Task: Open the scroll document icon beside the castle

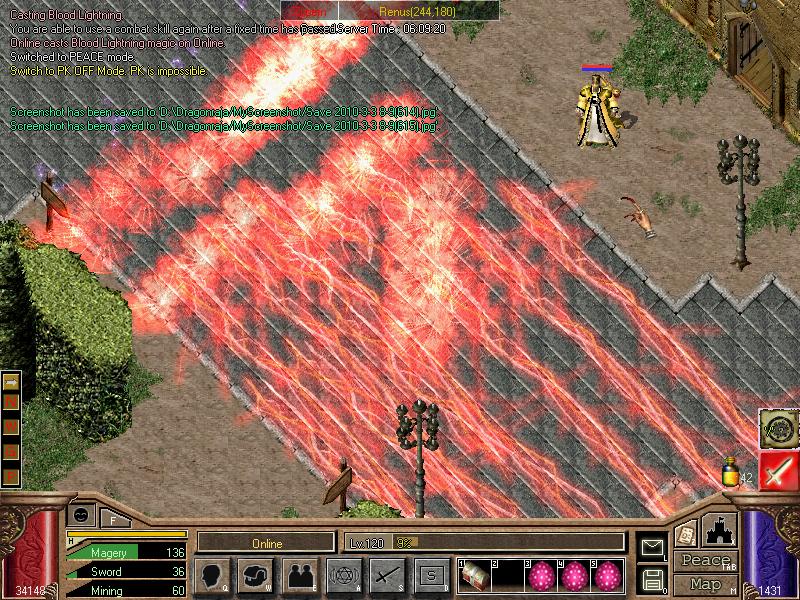Action: [x=685, y=534]
